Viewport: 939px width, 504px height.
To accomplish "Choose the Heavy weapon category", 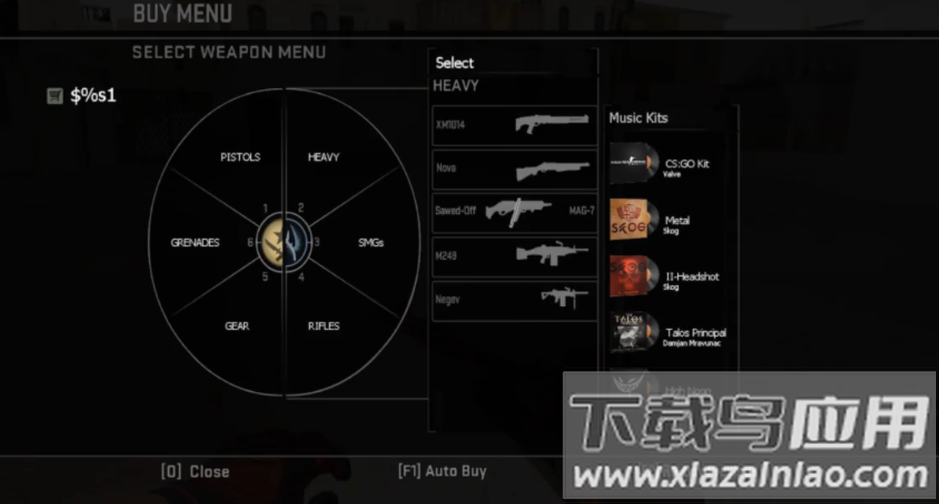I will (x=323, y=157).
